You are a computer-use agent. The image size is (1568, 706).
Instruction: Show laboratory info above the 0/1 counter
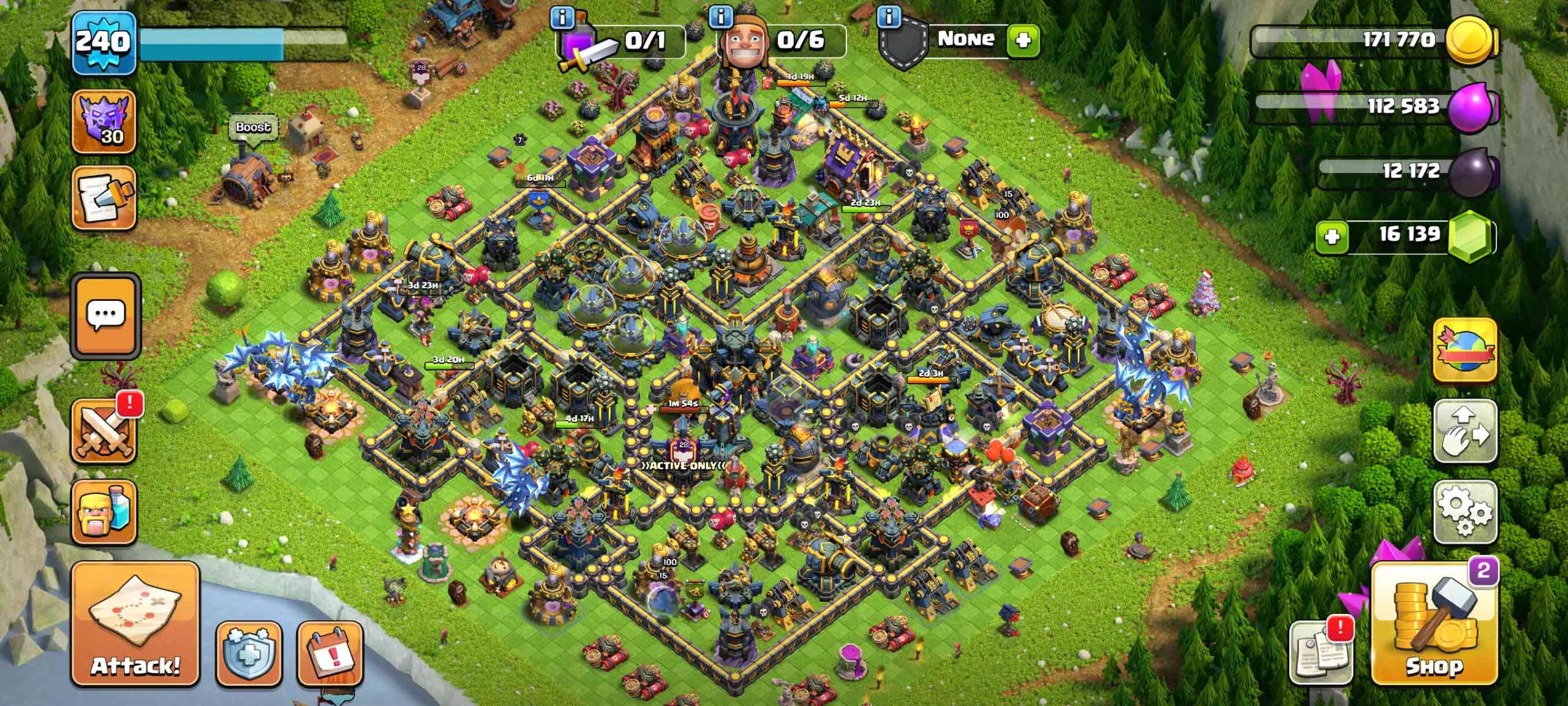(x=562, y=18)
